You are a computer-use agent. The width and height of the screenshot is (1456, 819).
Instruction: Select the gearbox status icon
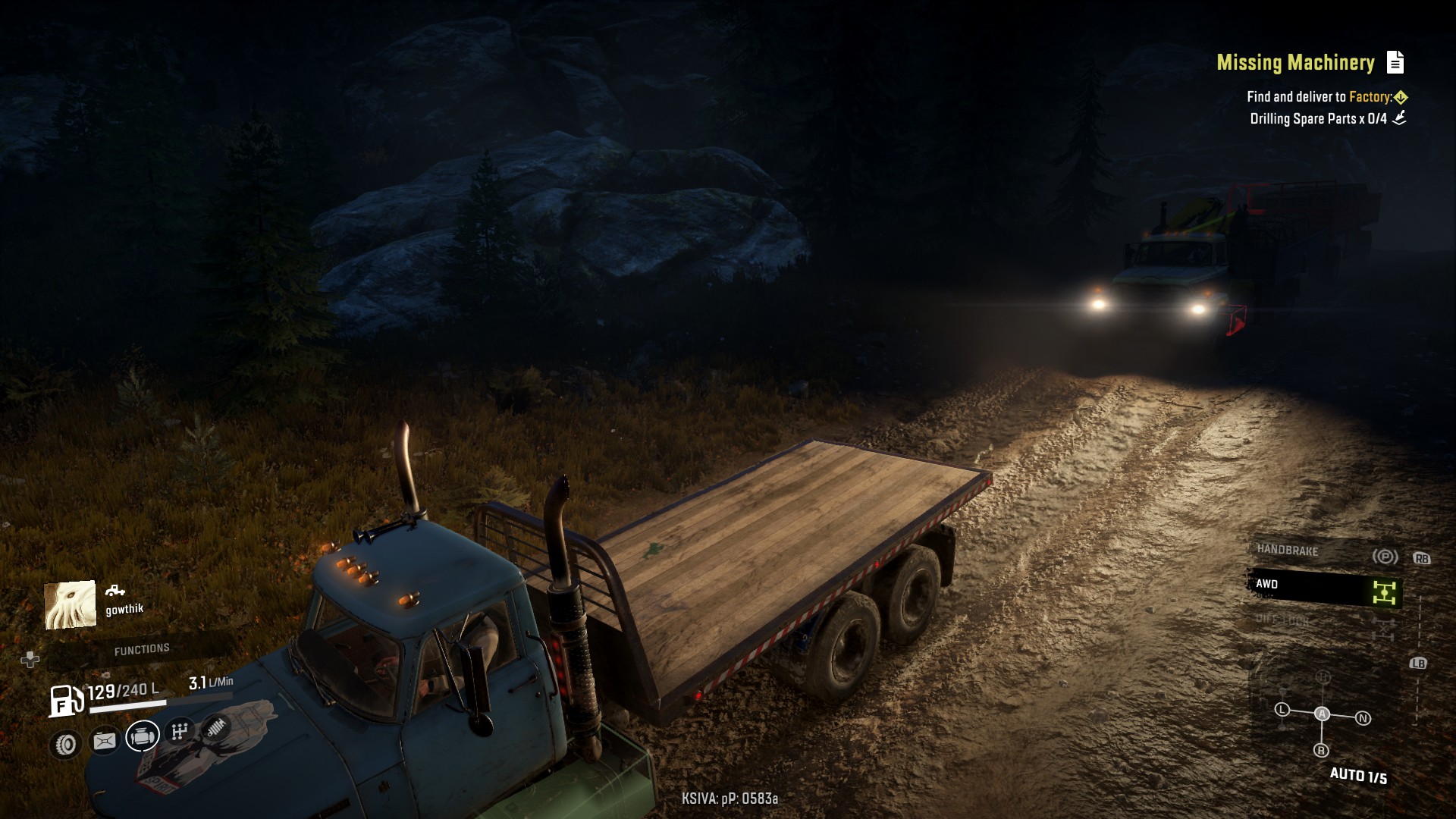(180, 731)
